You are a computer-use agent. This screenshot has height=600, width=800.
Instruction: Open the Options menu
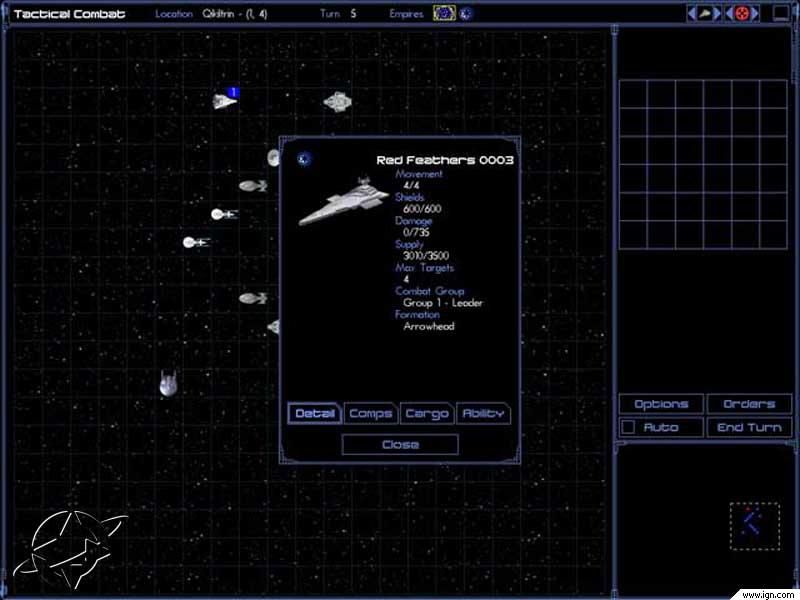tap(661, 404)
